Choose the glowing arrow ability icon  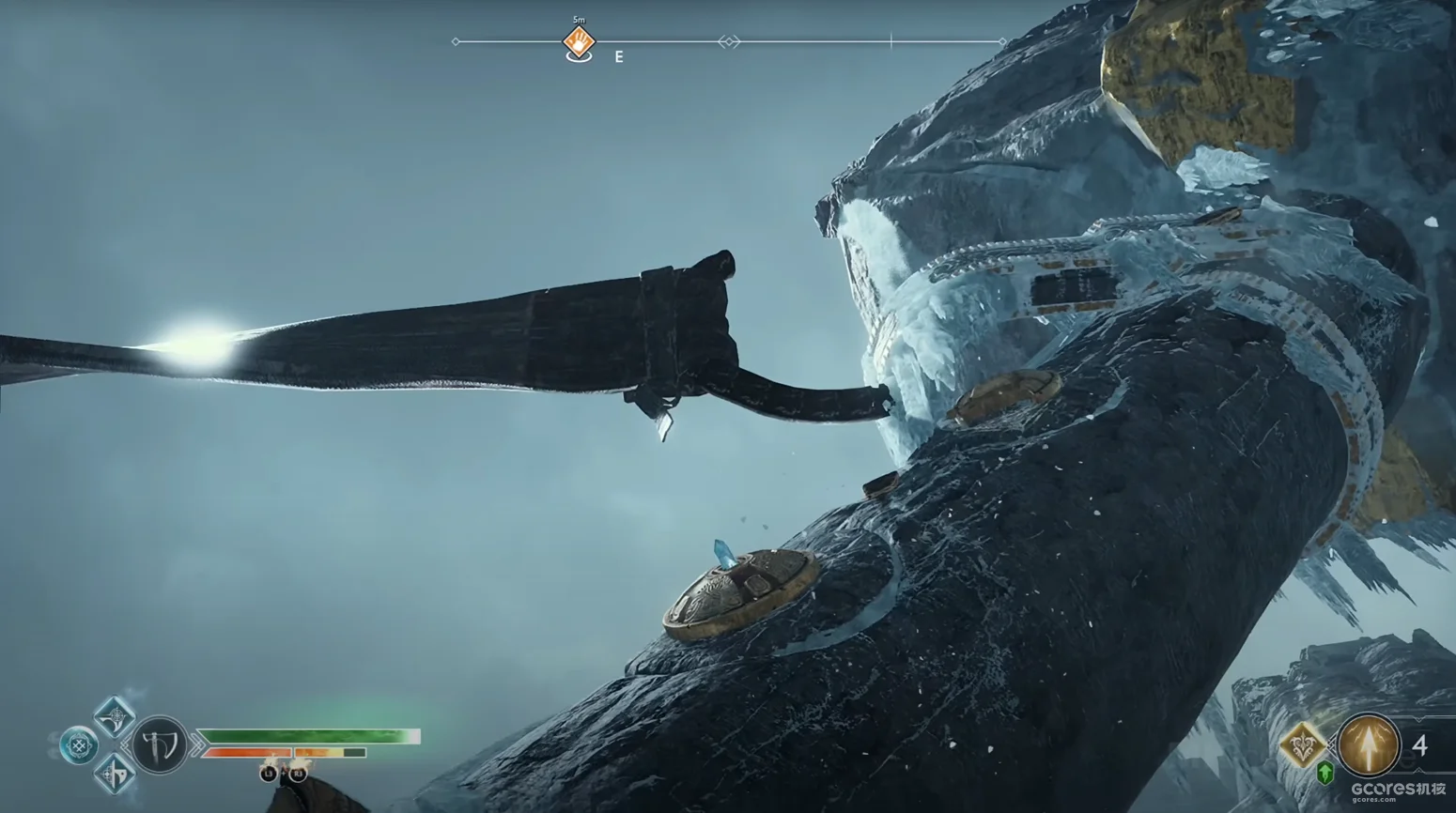click(1368, 745)
